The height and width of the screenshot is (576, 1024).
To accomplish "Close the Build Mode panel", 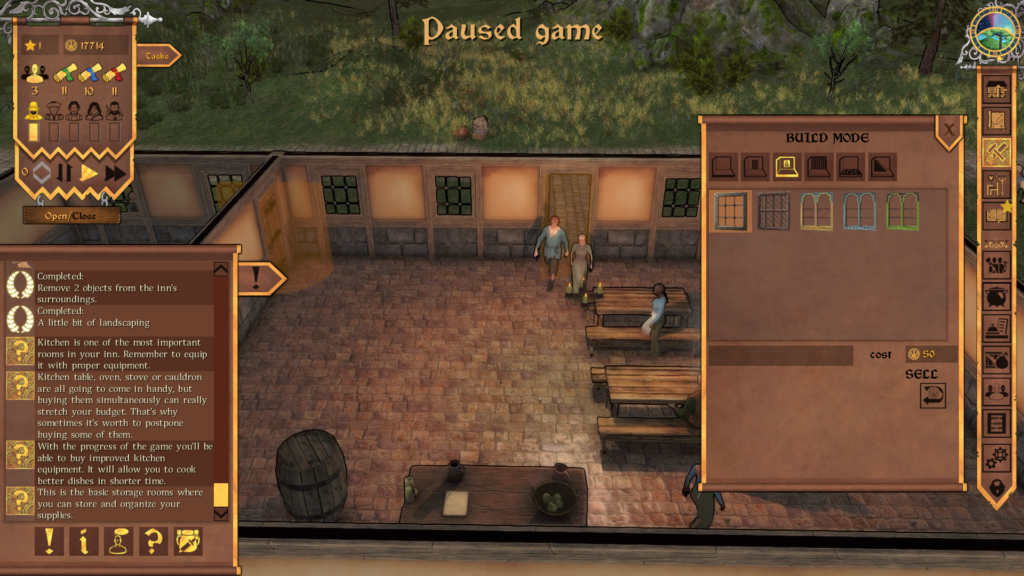I will click(x=948, y=128).
